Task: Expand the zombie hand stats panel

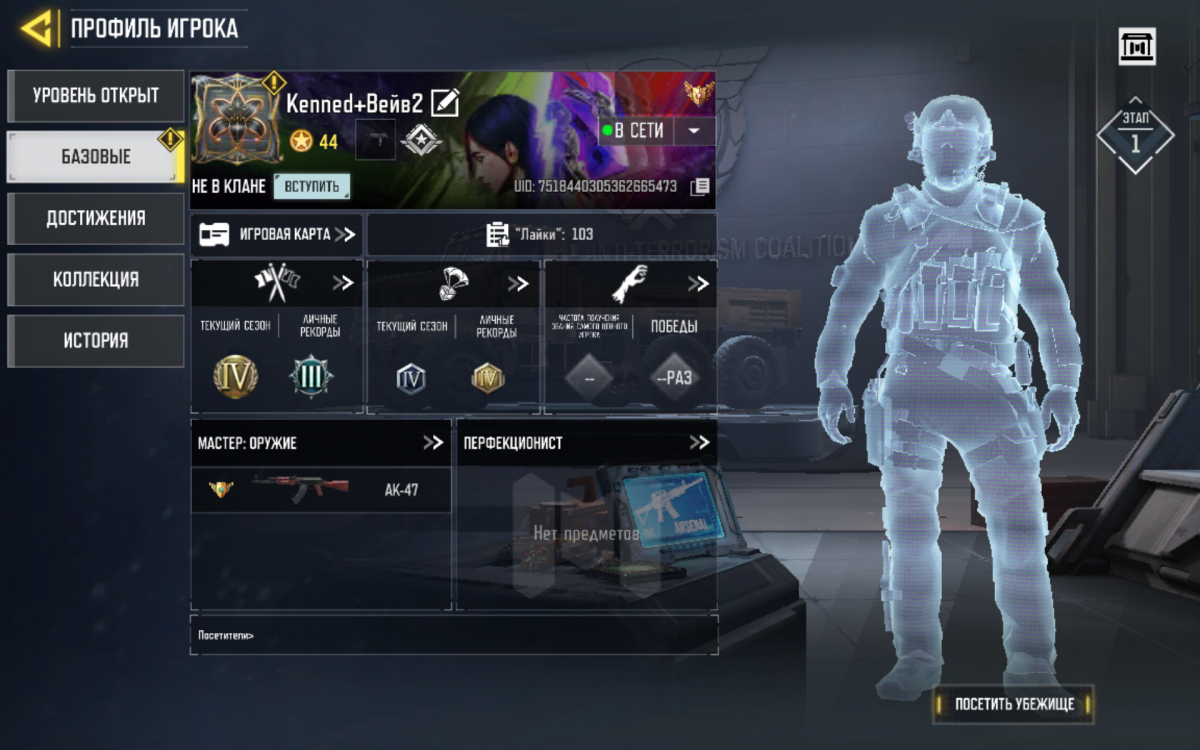Action: (x=698, y=284)
